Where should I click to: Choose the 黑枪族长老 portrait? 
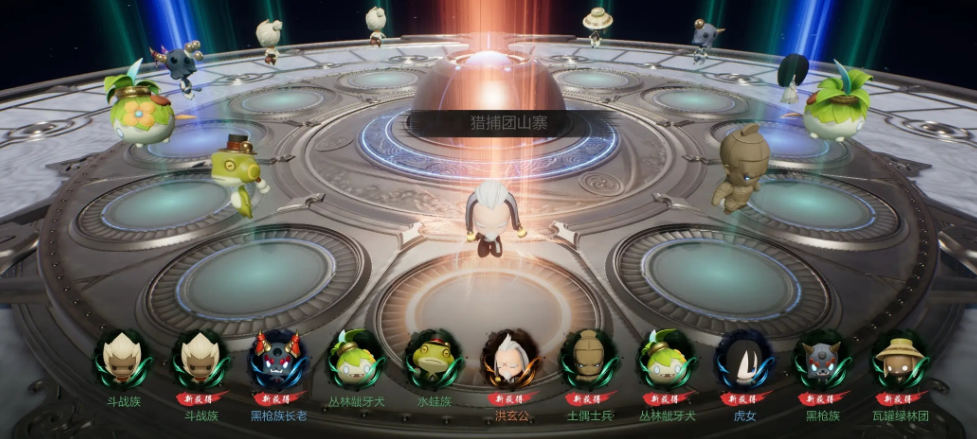[x=277, y=360]
